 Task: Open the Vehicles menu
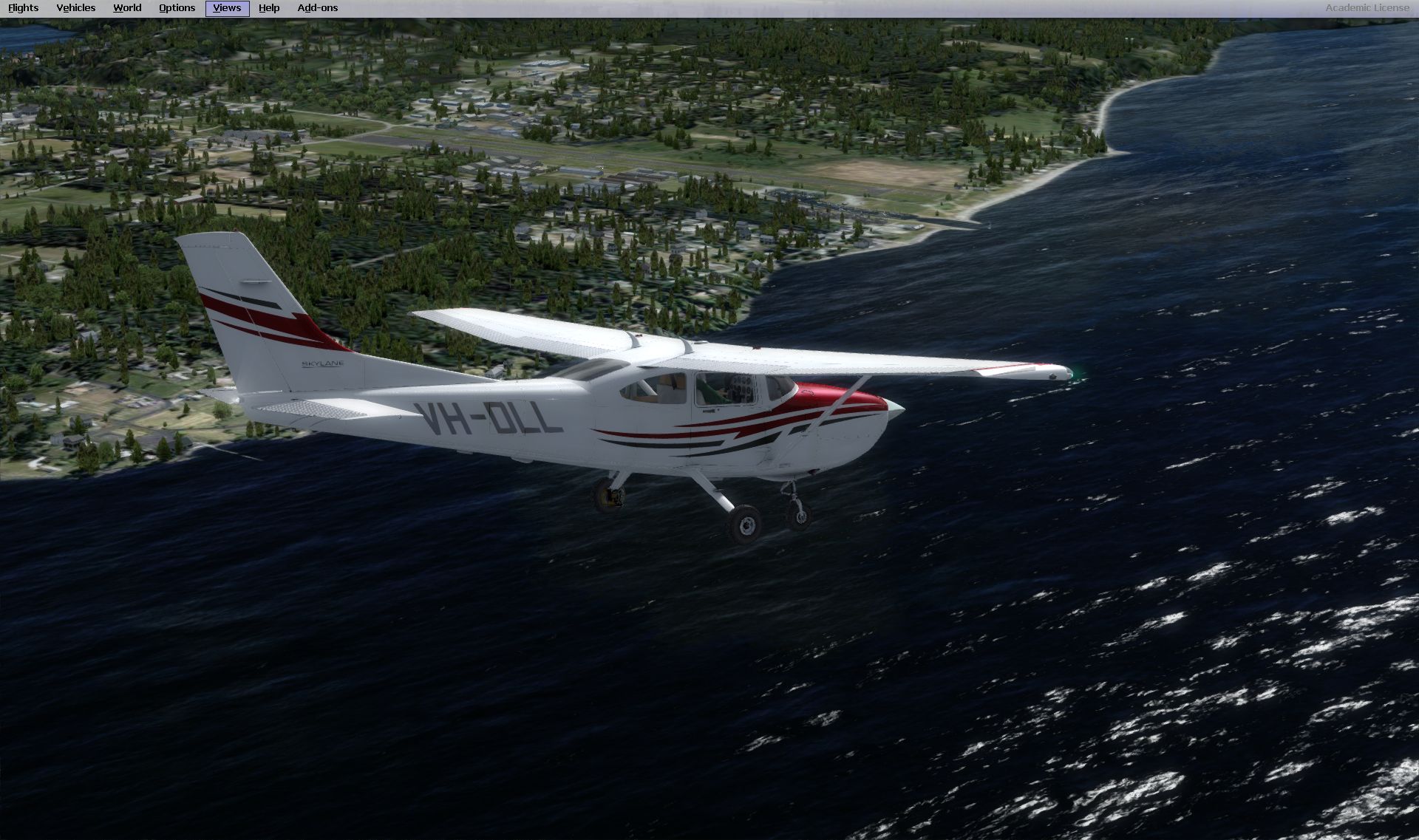(76, 8)
